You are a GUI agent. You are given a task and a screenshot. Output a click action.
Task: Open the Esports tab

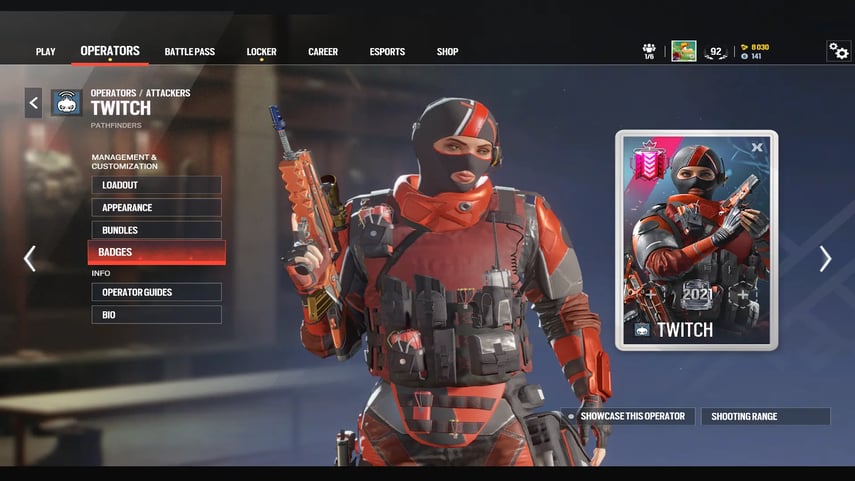coord(387,52)
